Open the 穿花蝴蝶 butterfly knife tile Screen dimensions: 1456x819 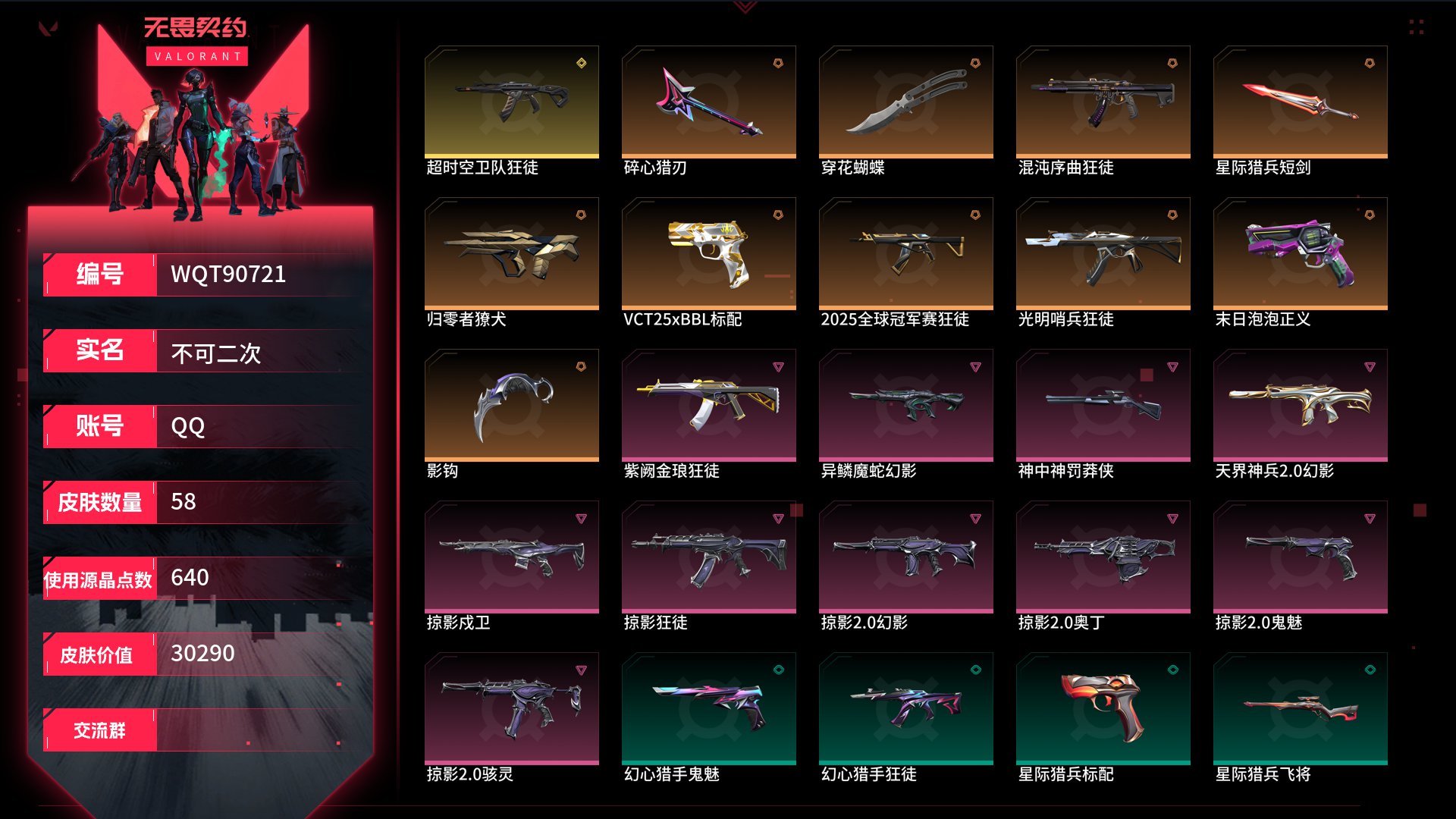(906, 102)
